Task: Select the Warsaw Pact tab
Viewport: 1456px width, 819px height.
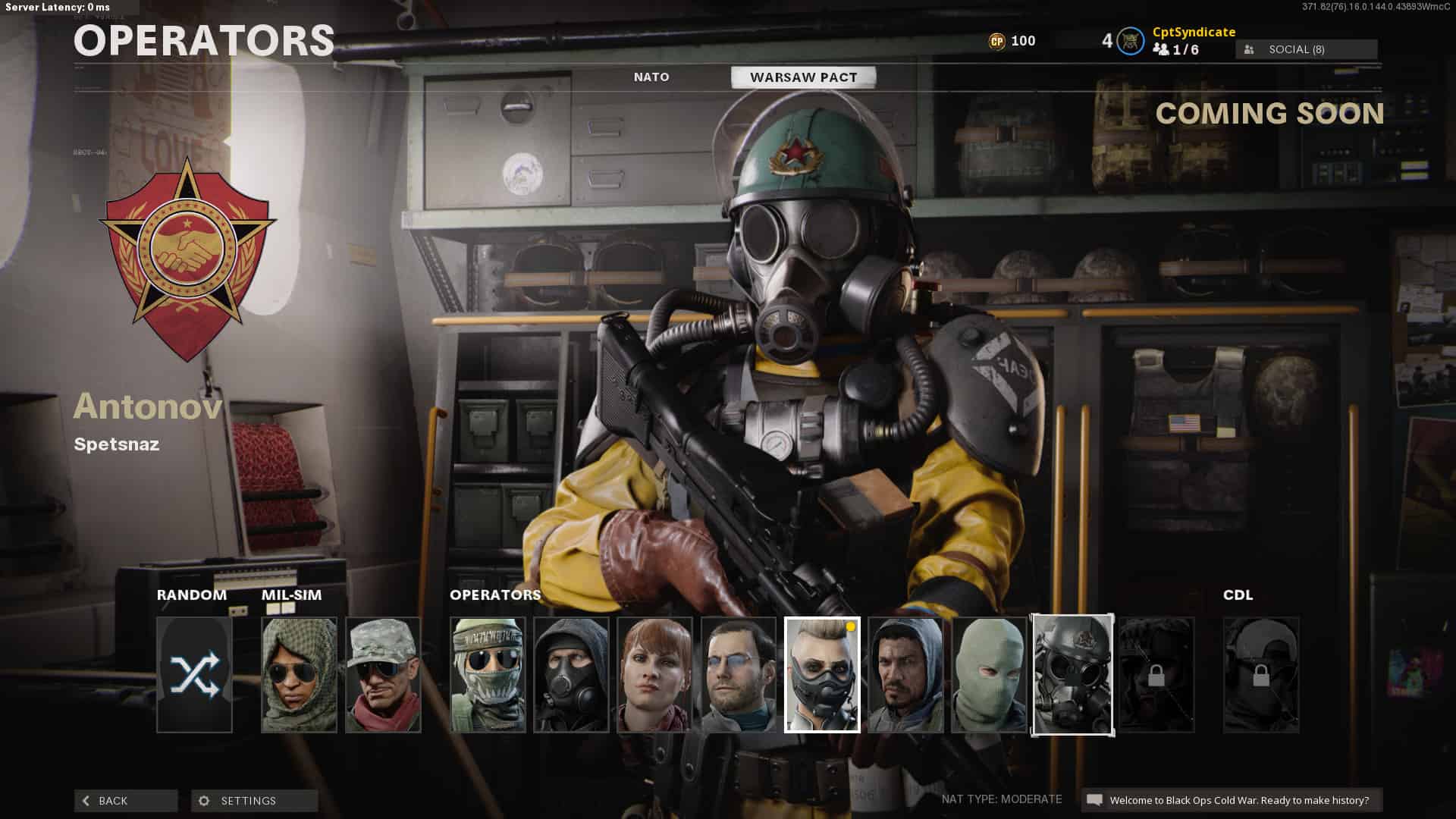Action: pos(803,77)
